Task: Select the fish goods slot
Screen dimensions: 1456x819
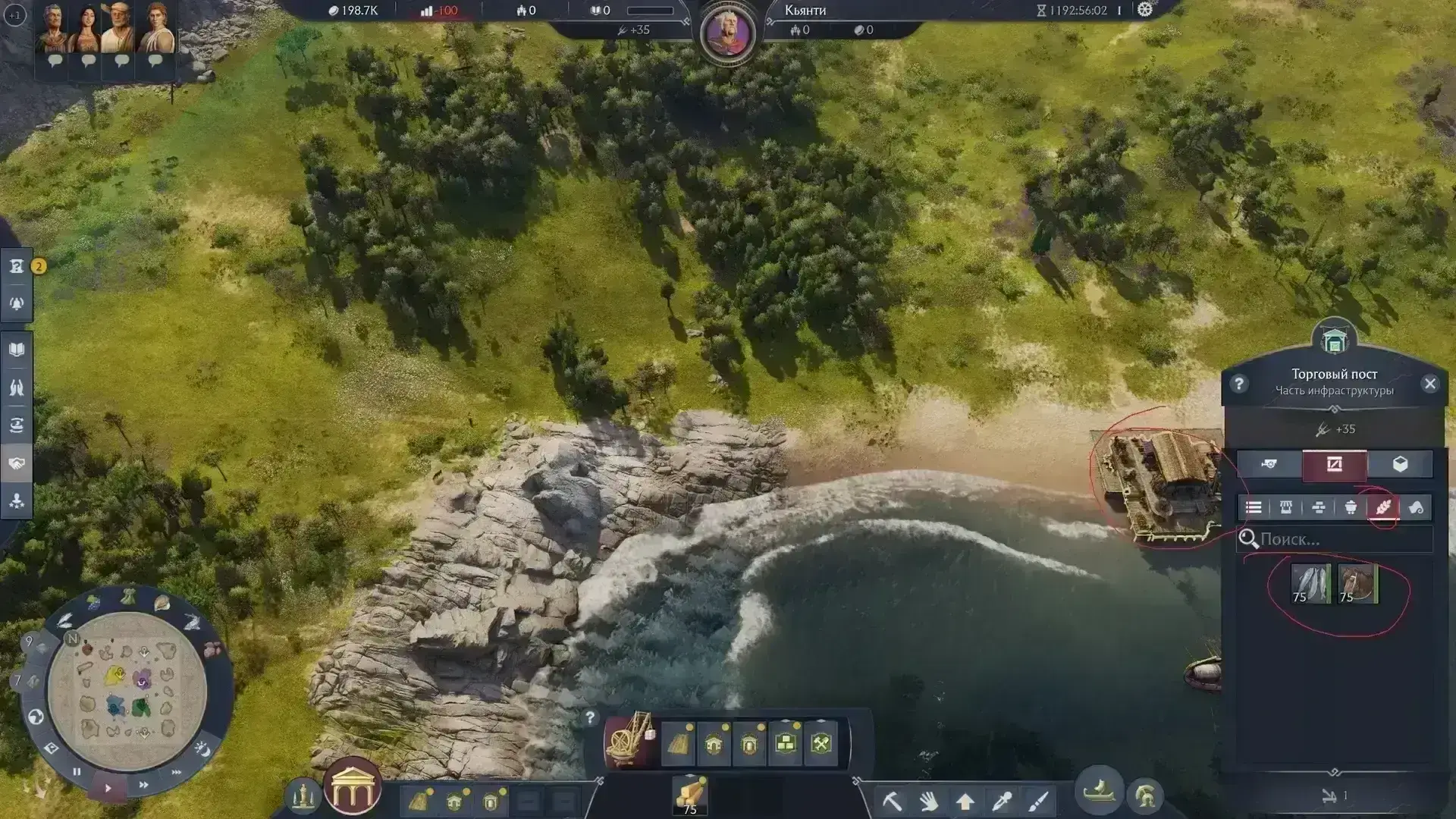Action: click(1310, 584)
